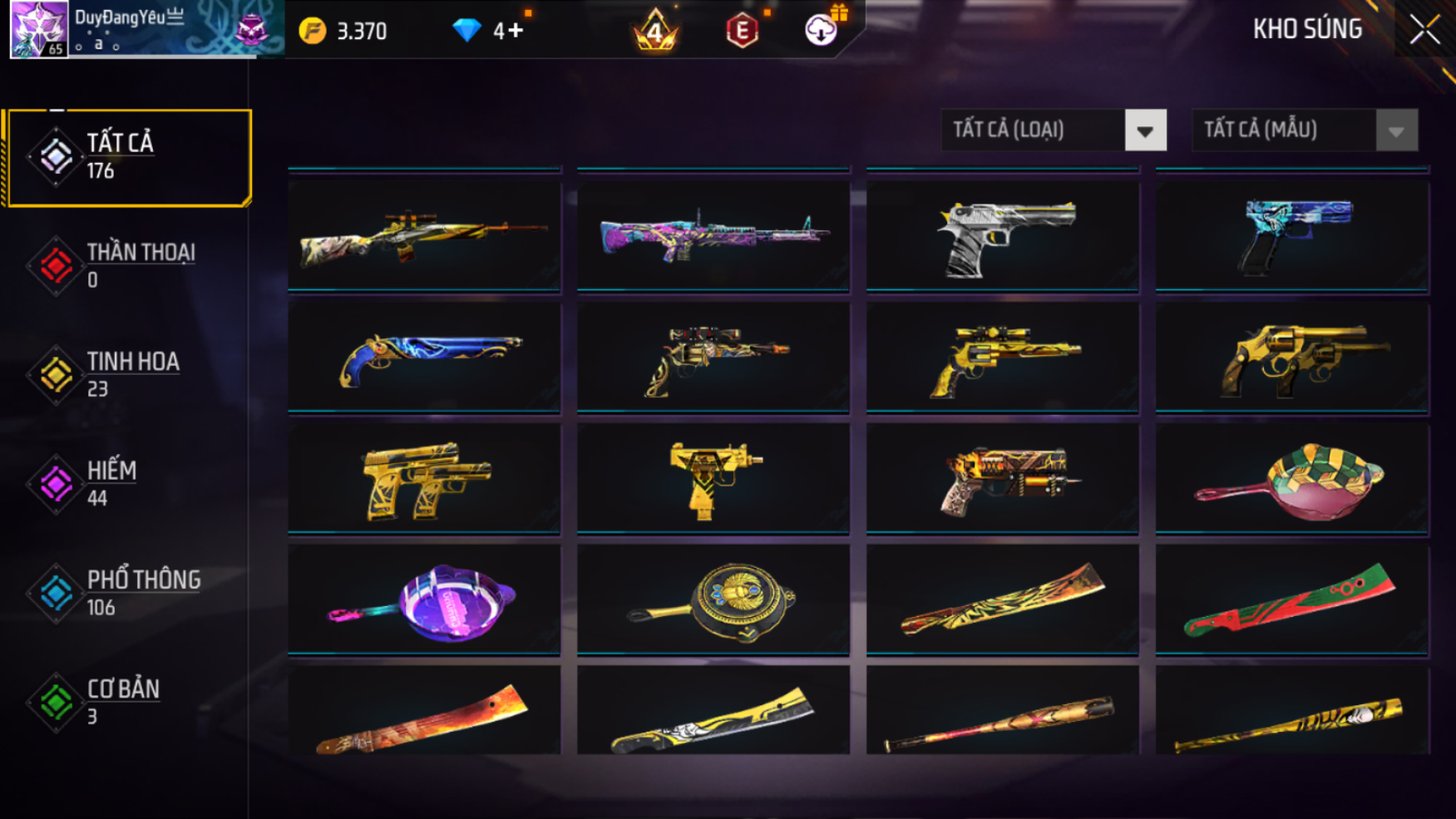This screenshot has height=819, width=1456.
Task: Open the cloud download gift icon
Action: (822, 30)
